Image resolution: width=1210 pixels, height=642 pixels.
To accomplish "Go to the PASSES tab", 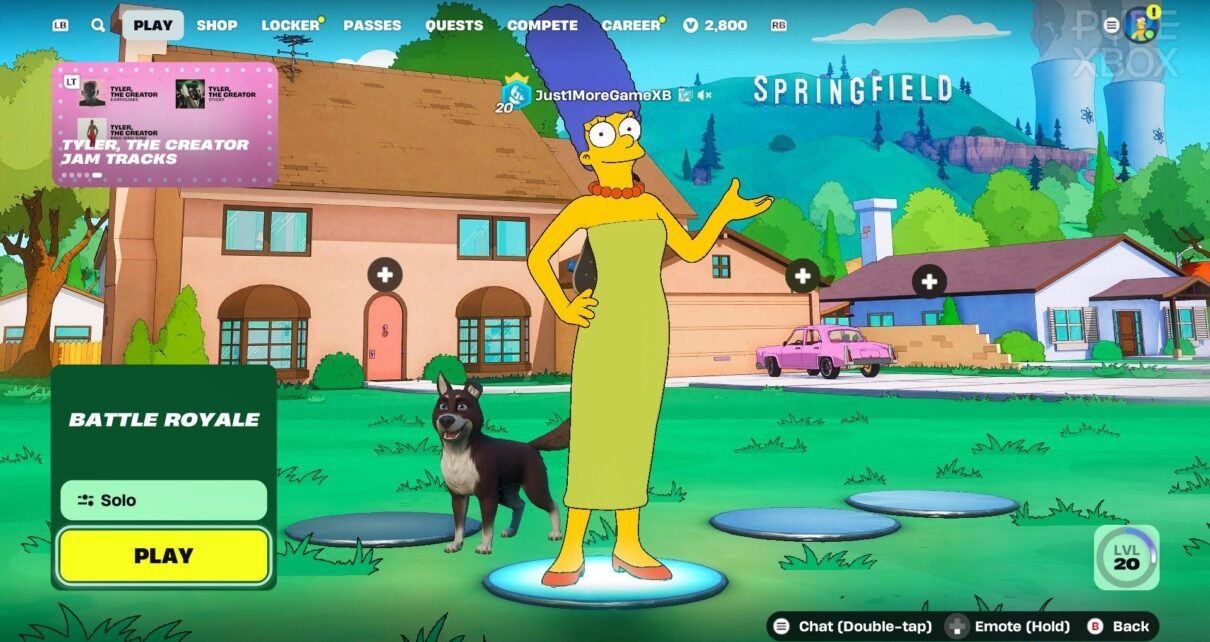I will [372, 25].
